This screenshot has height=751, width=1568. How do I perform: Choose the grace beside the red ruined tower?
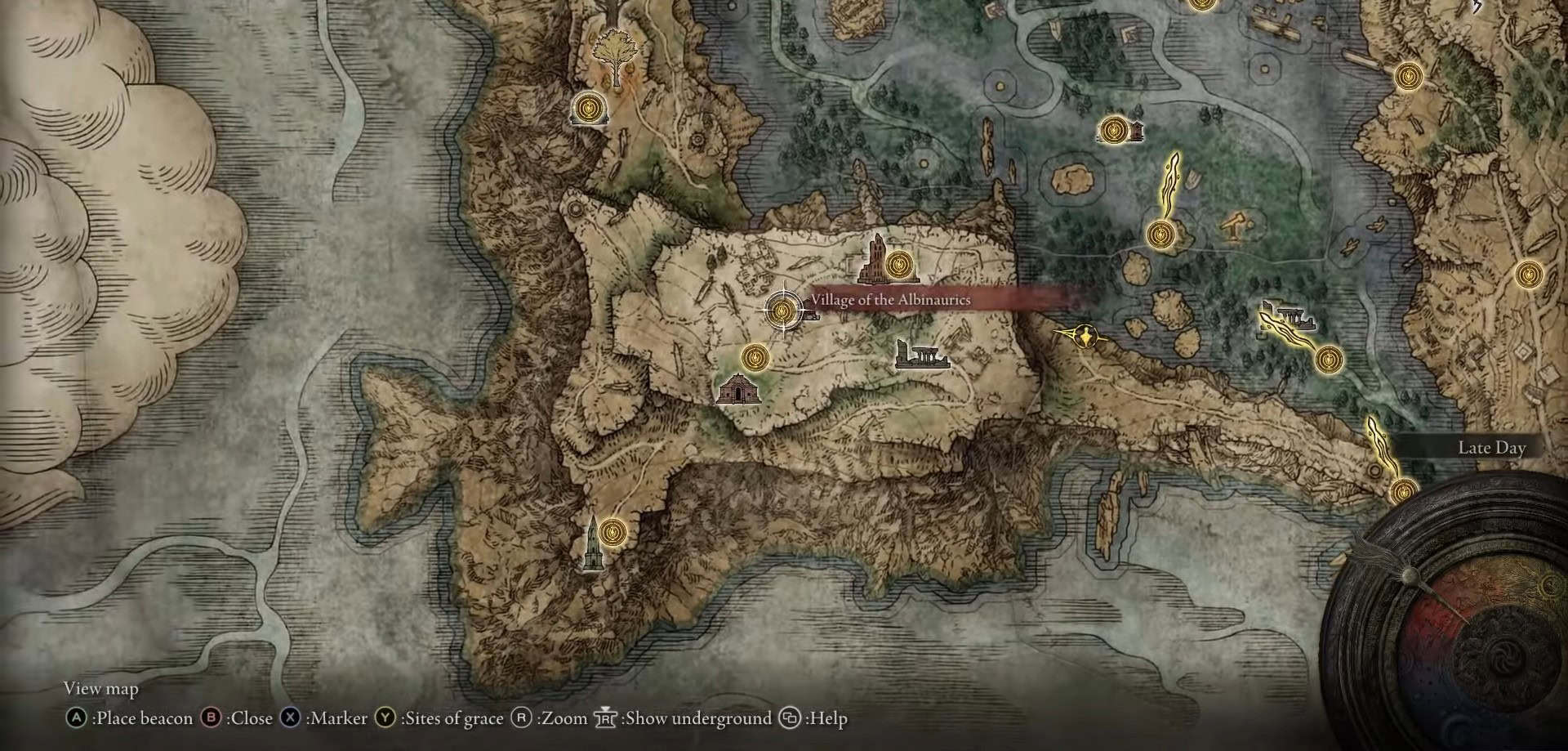tap(899, 265)
